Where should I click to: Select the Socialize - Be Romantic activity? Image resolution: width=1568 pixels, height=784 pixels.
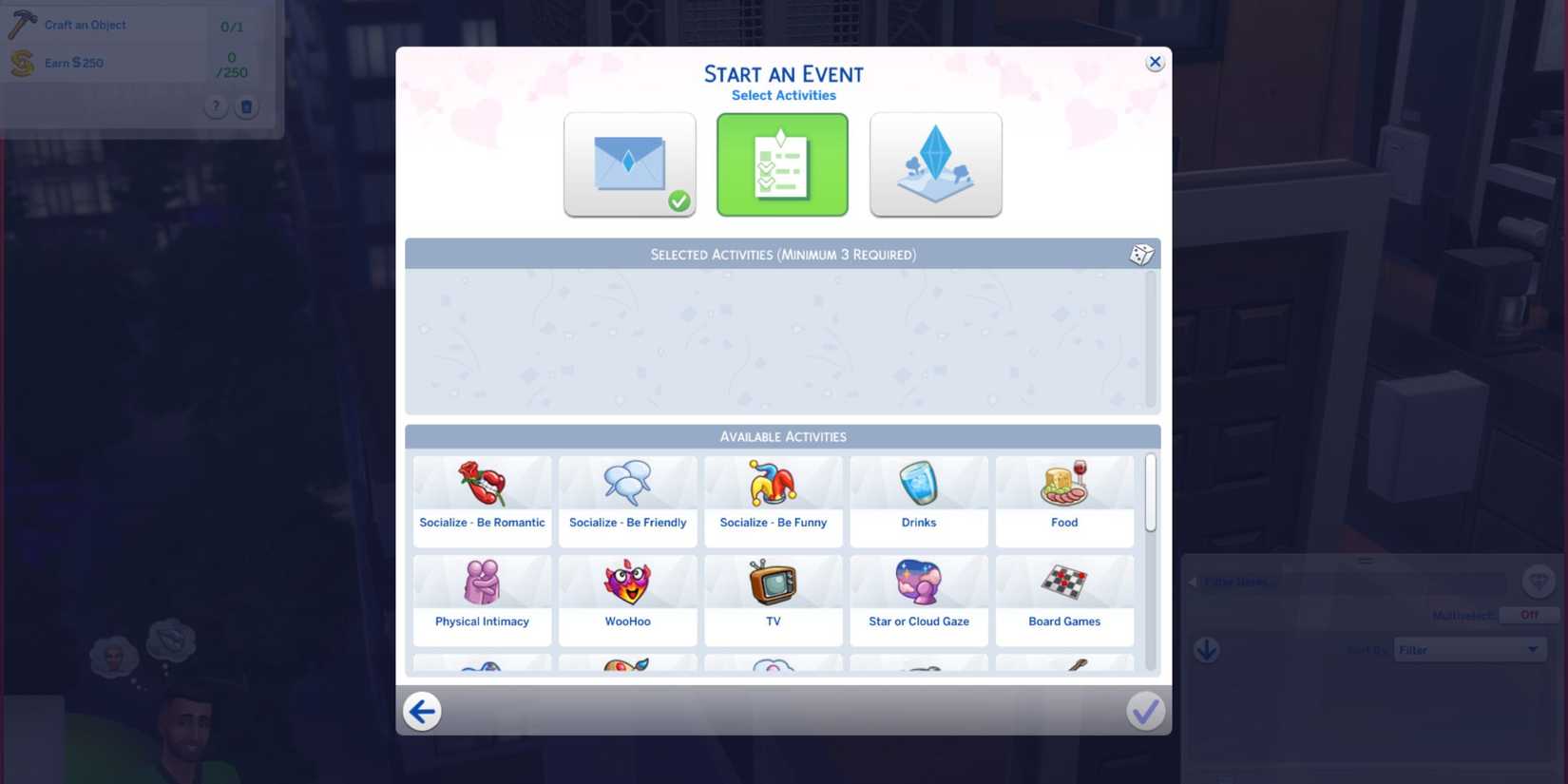482,499
